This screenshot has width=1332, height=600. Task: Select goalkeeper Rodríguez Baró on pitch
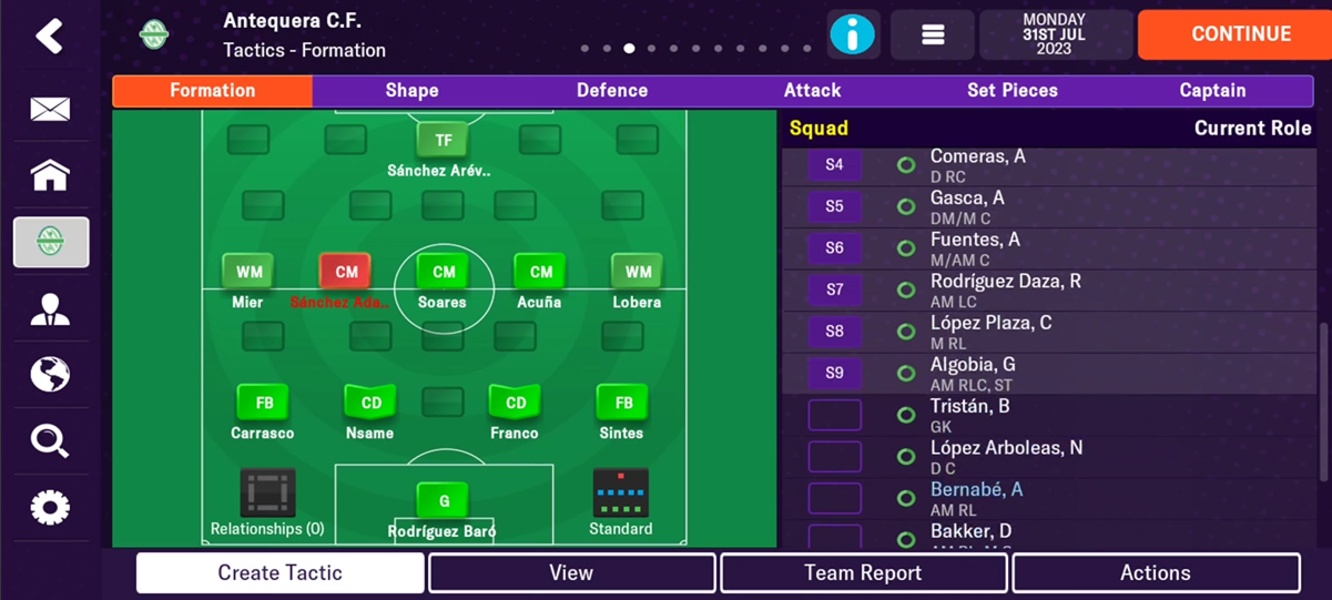point(443,502)
